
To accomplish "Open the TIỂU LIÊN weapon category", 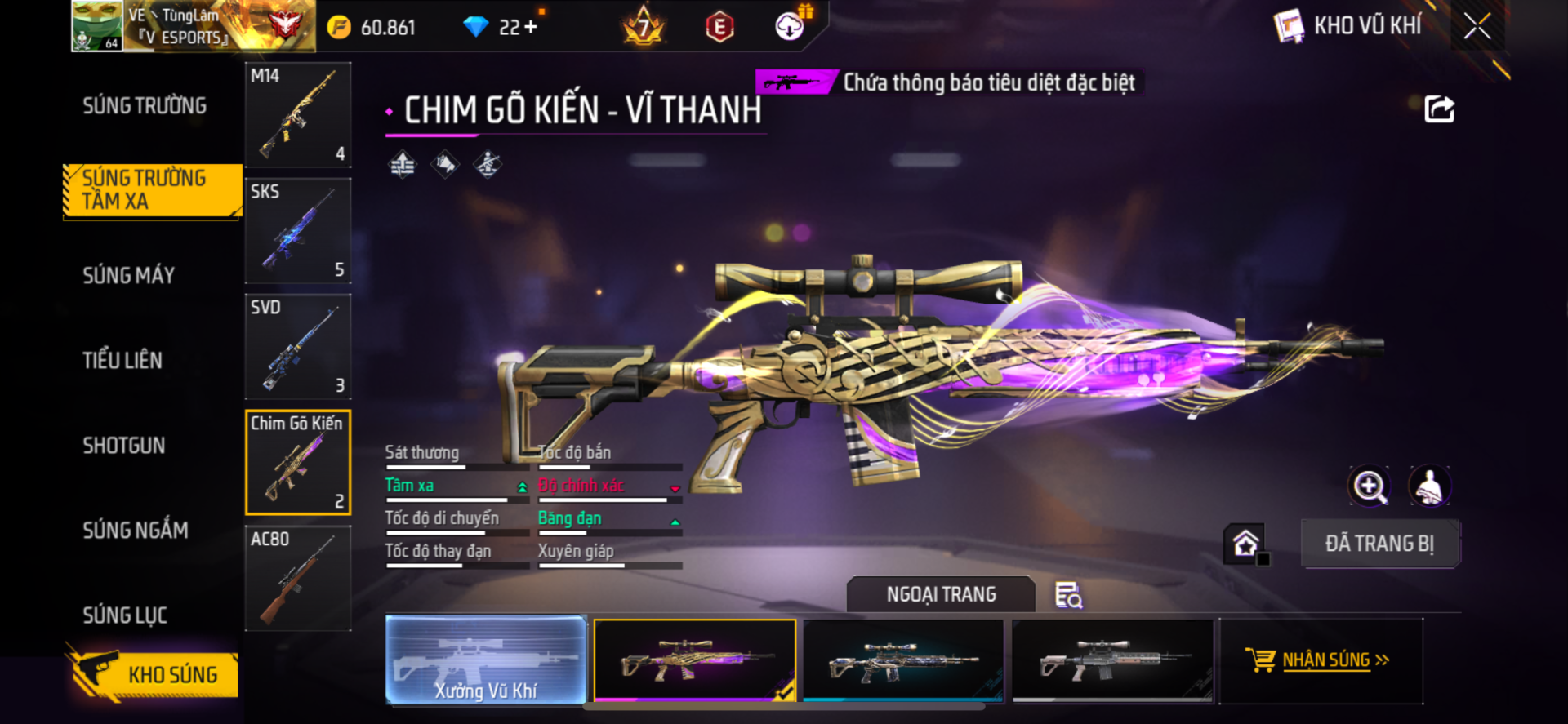I will tap(122, 361).
